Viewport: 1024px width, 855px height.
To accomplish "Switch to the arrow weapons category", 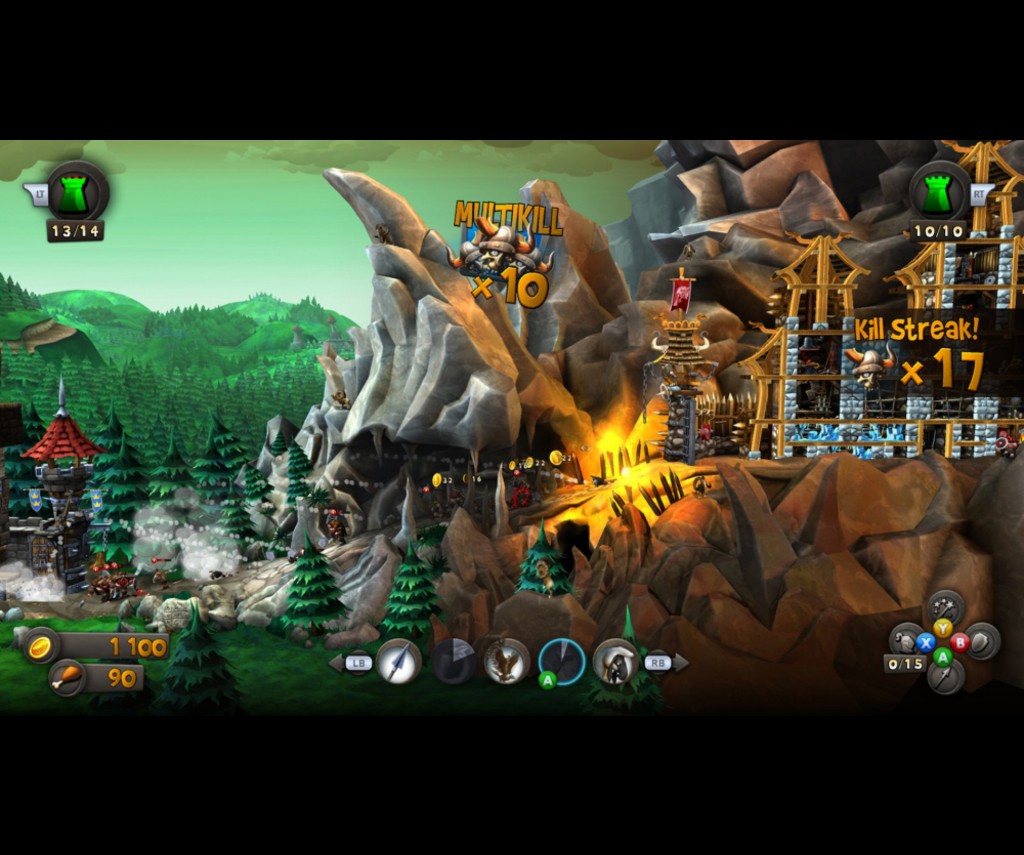I will [x=944, y=676].
